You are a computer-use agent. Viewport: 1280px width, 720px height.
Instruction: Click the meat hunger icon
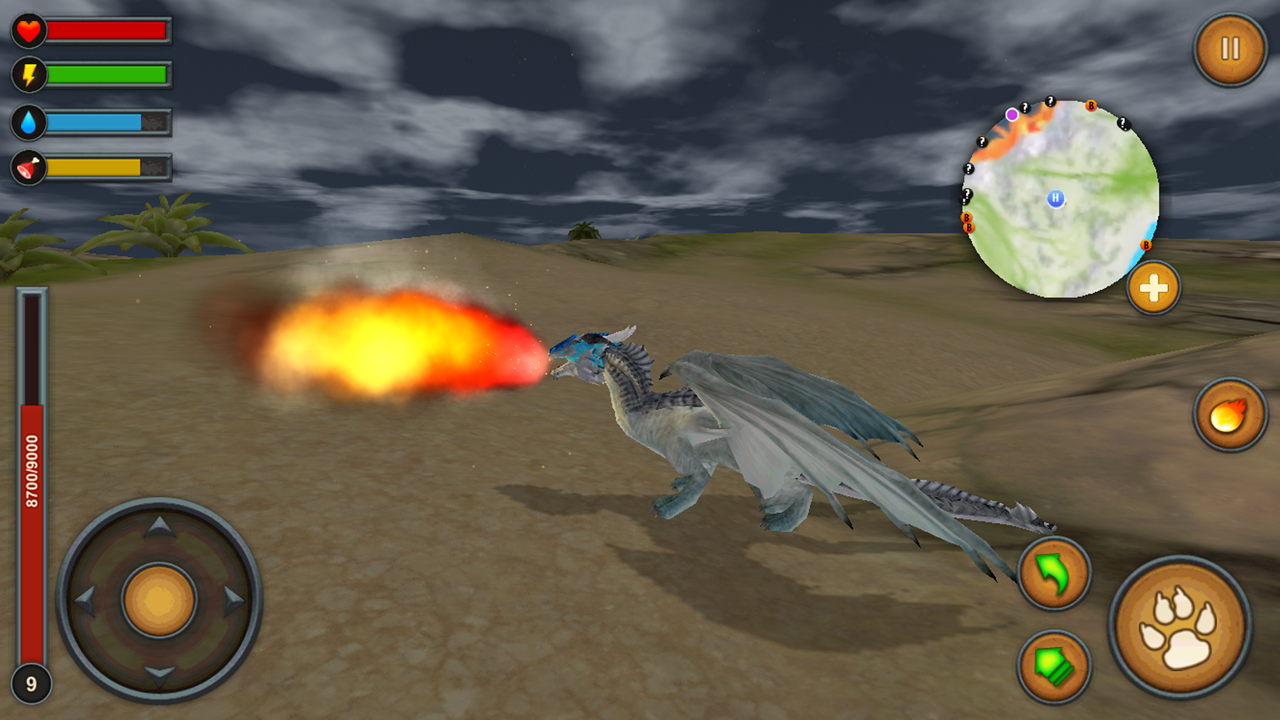[x=28, y=168]
